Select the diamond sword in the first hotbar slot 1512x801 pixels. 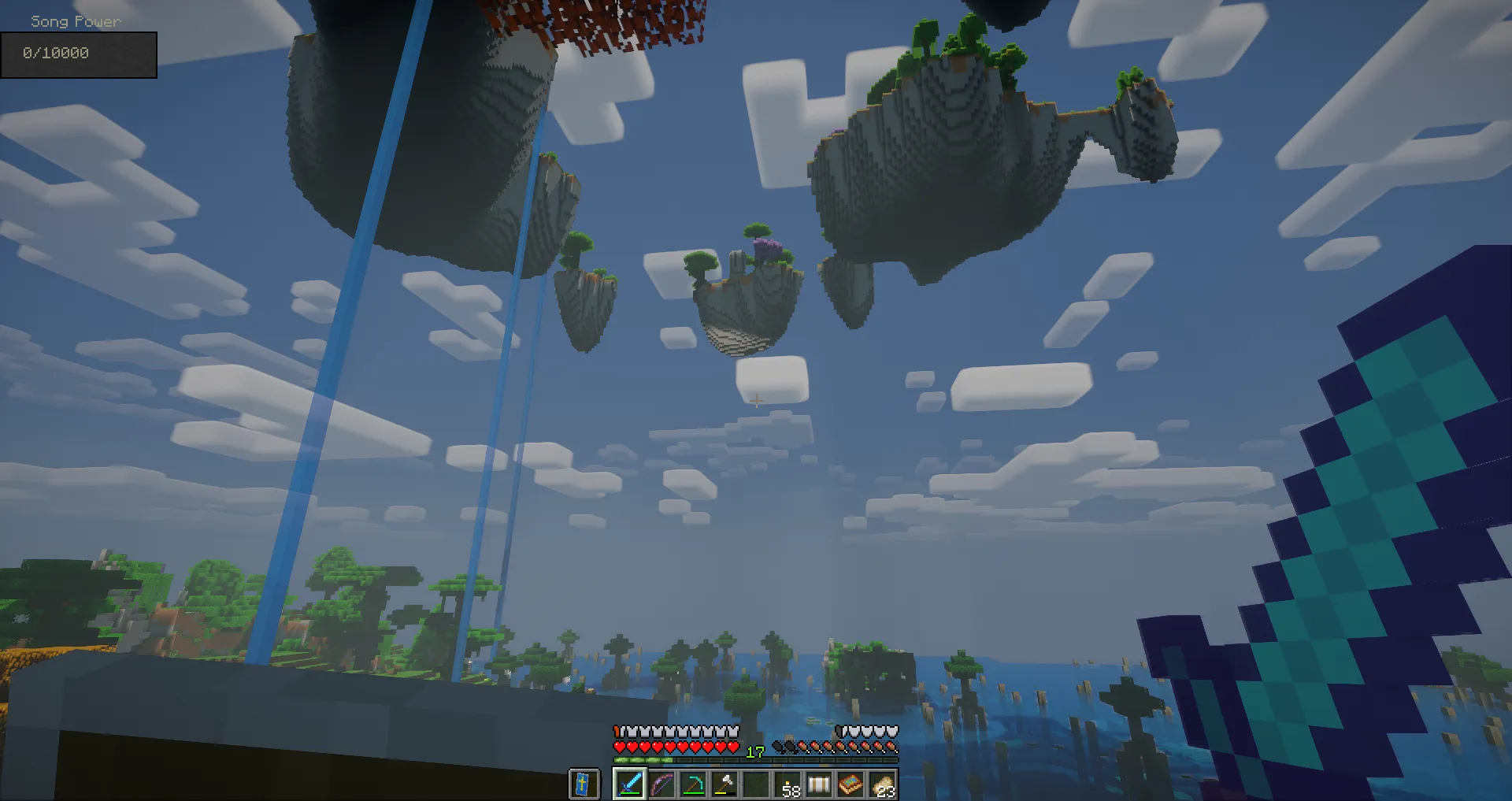pos(630,784)
